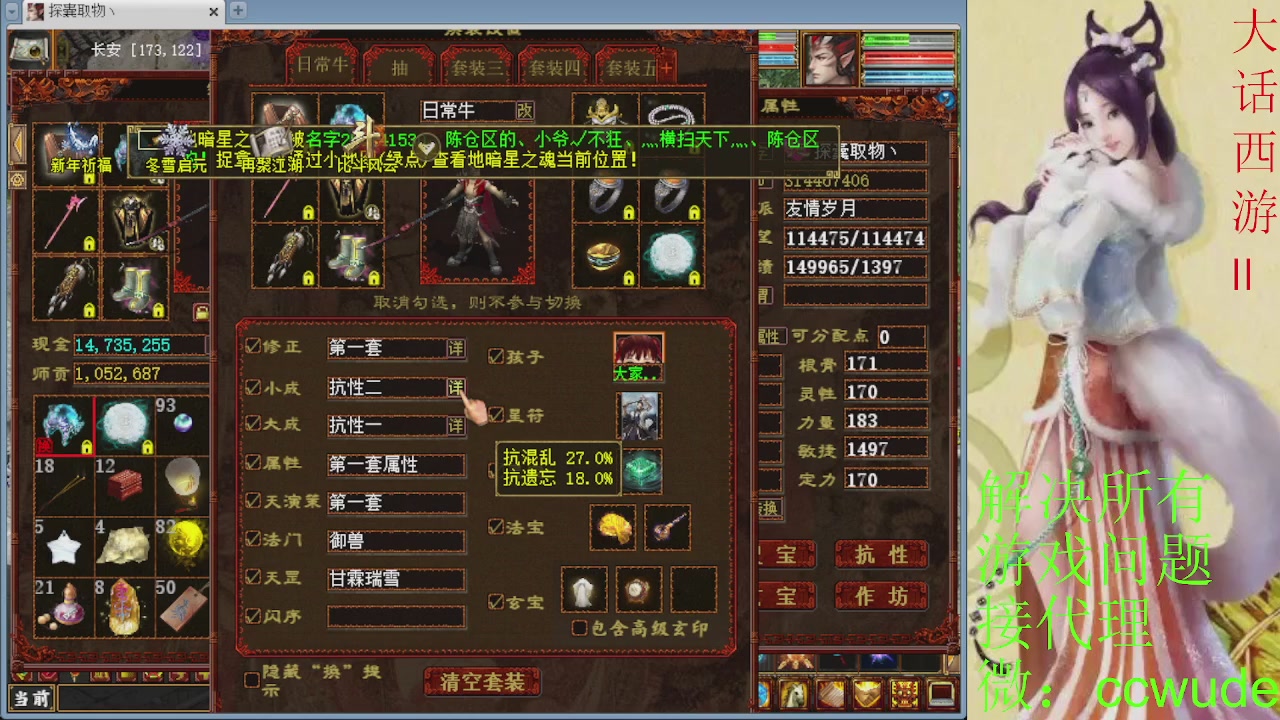Uncheck the 修正 checkbox

pyautogui.click(x=253, y=344)
